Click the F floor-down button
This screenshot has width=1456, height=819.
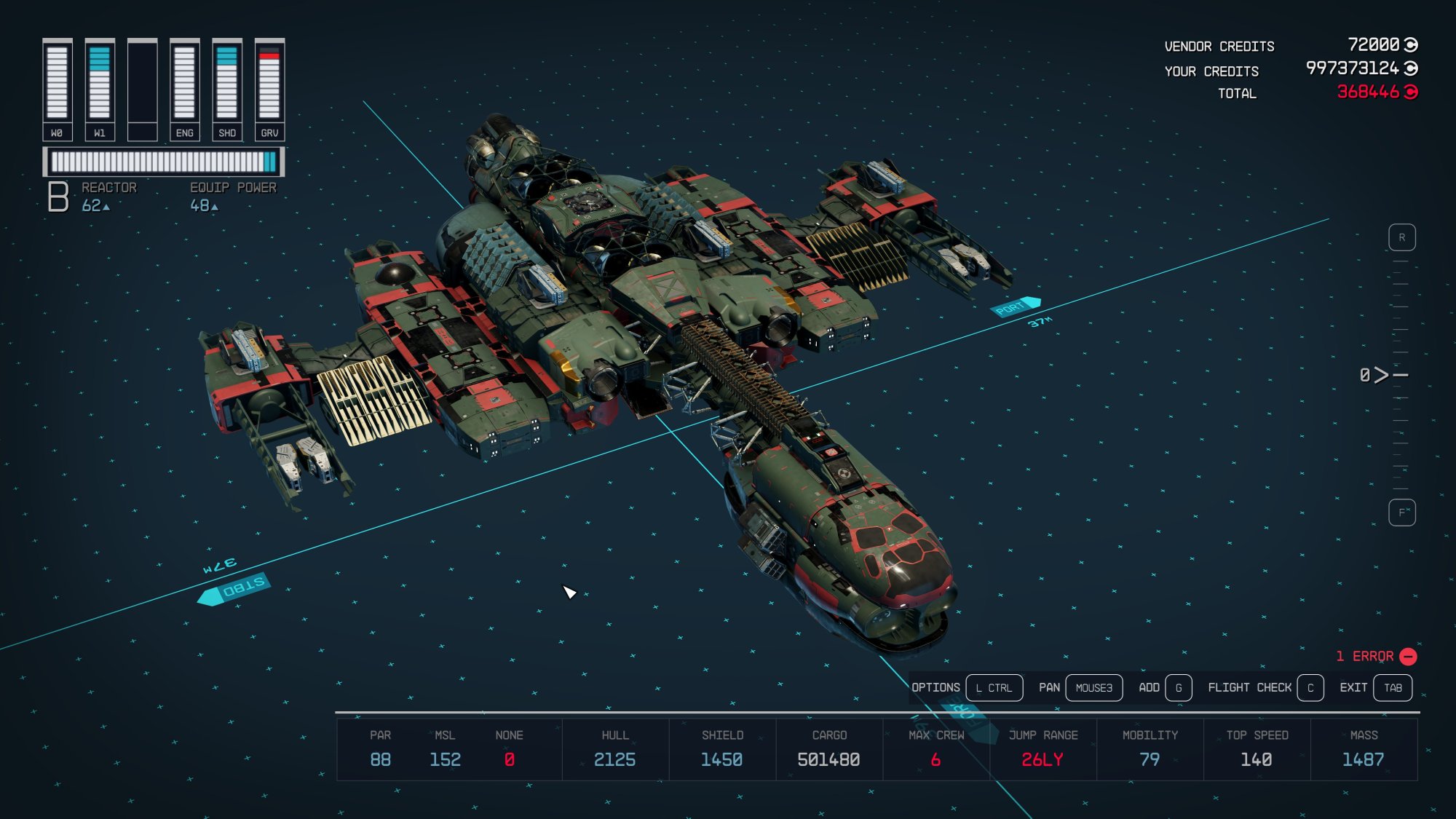pos(1401,513)
